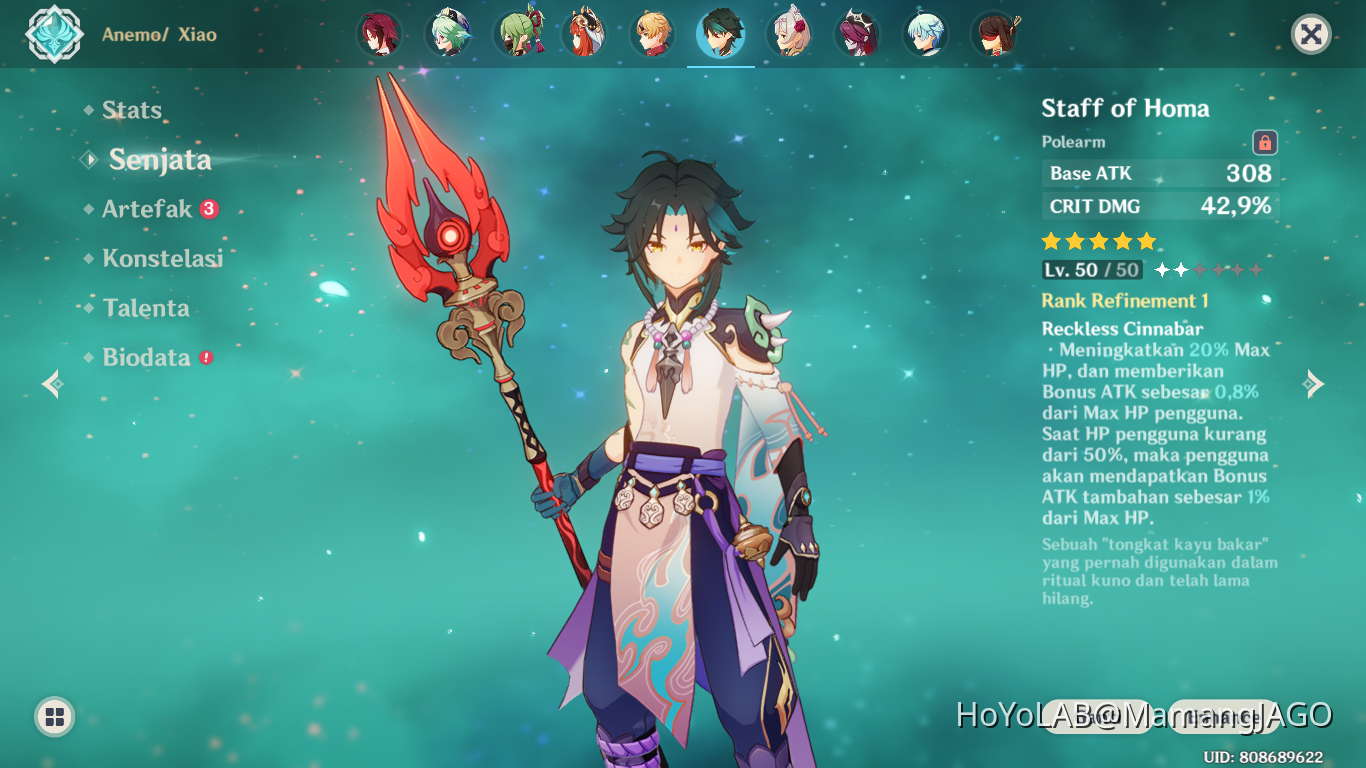Select Chongyun's light-blue haired portrait

pos(925,32)
